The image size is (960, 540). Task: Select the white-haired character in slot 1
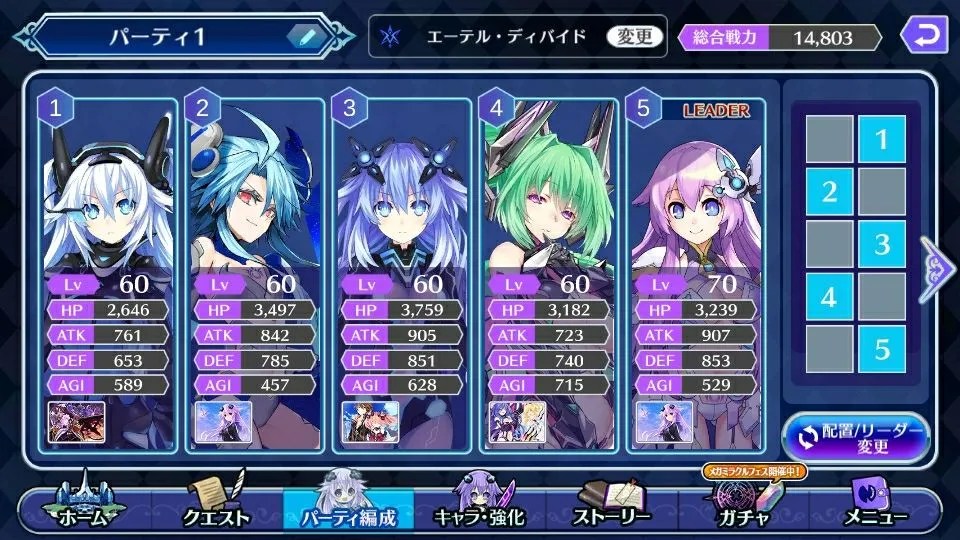(110, 200)
